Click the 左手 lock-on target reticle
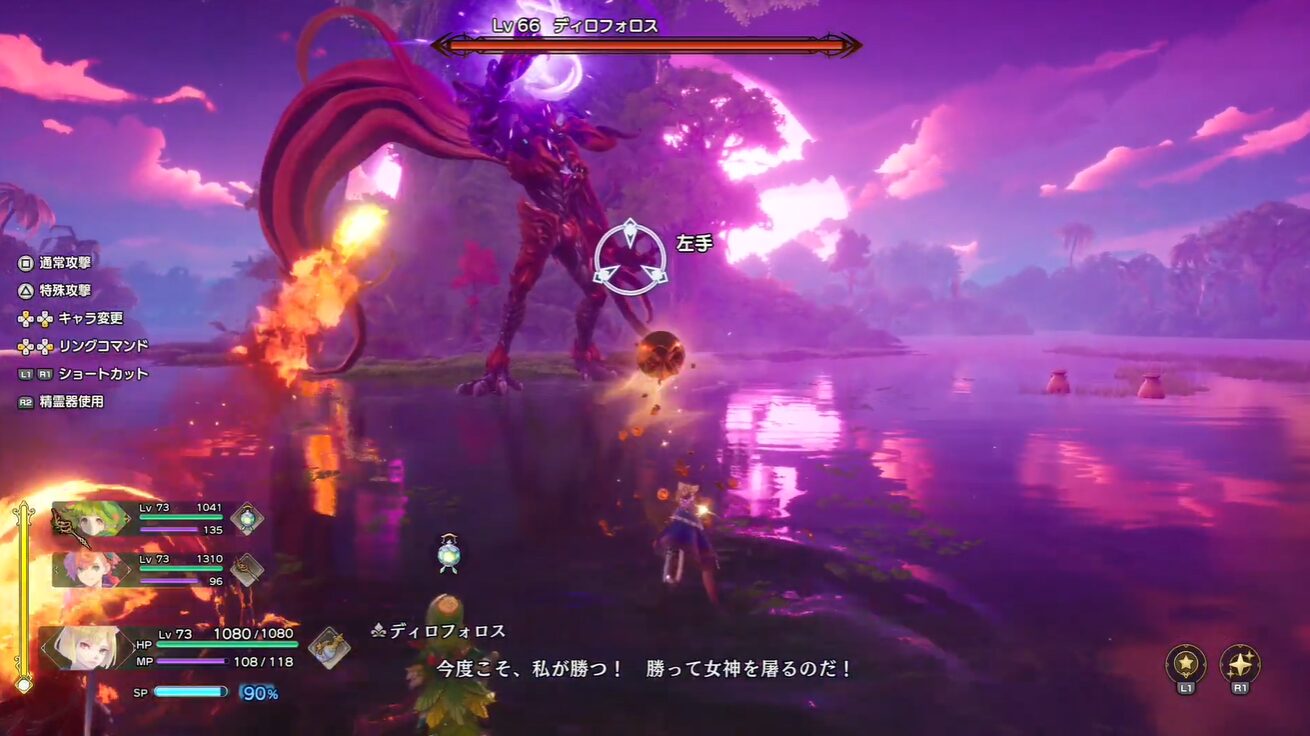Viewport: 1310px width, 736px height. click(x=630, y=258)
